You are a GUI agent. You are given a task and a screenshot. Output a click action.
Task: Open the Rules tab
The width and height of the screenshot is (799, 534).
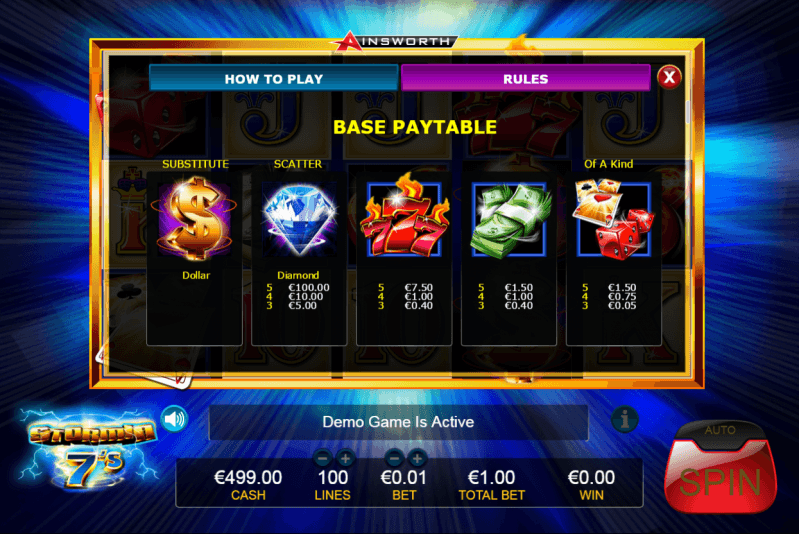click(x=525, y=78)
